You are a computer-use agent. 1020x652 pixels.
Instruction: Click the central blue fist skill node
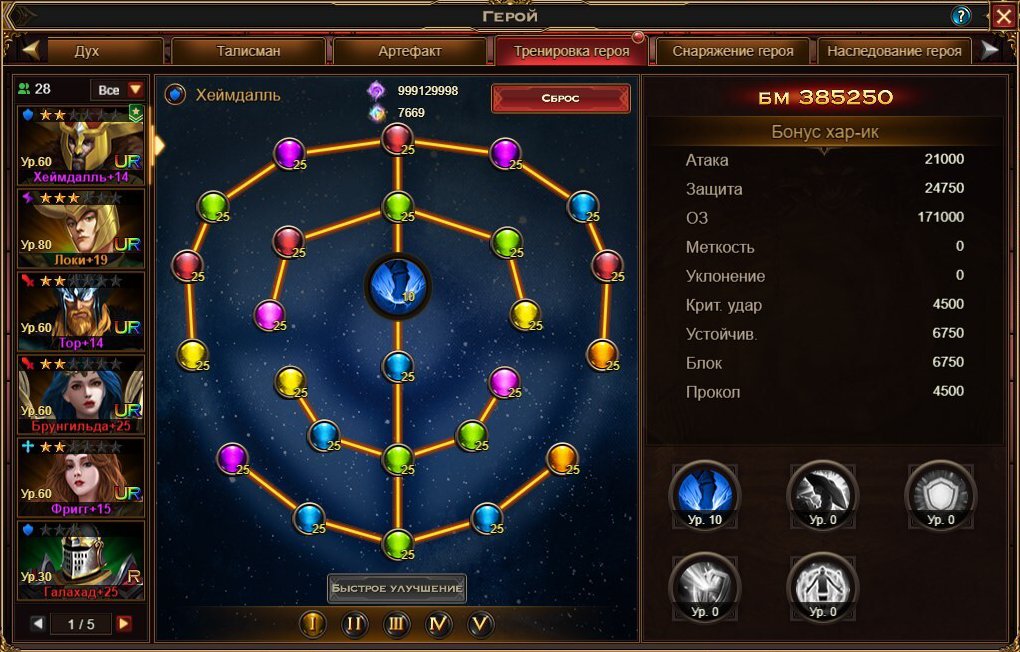tap(397, 283)
